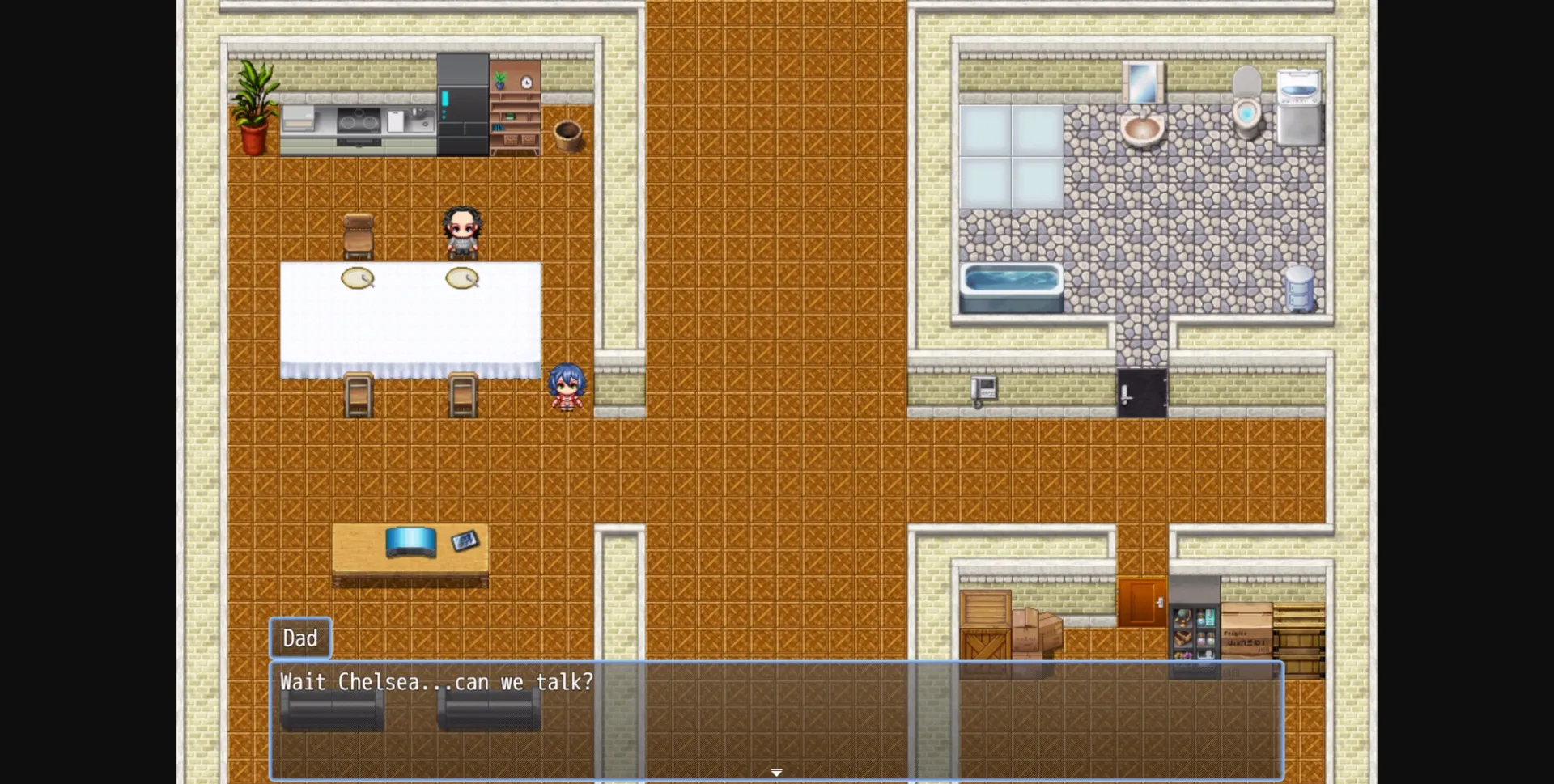Click Dad standing near the dining table
Image resolution: width=1554 pixels, height=784 pixels.
461,231
